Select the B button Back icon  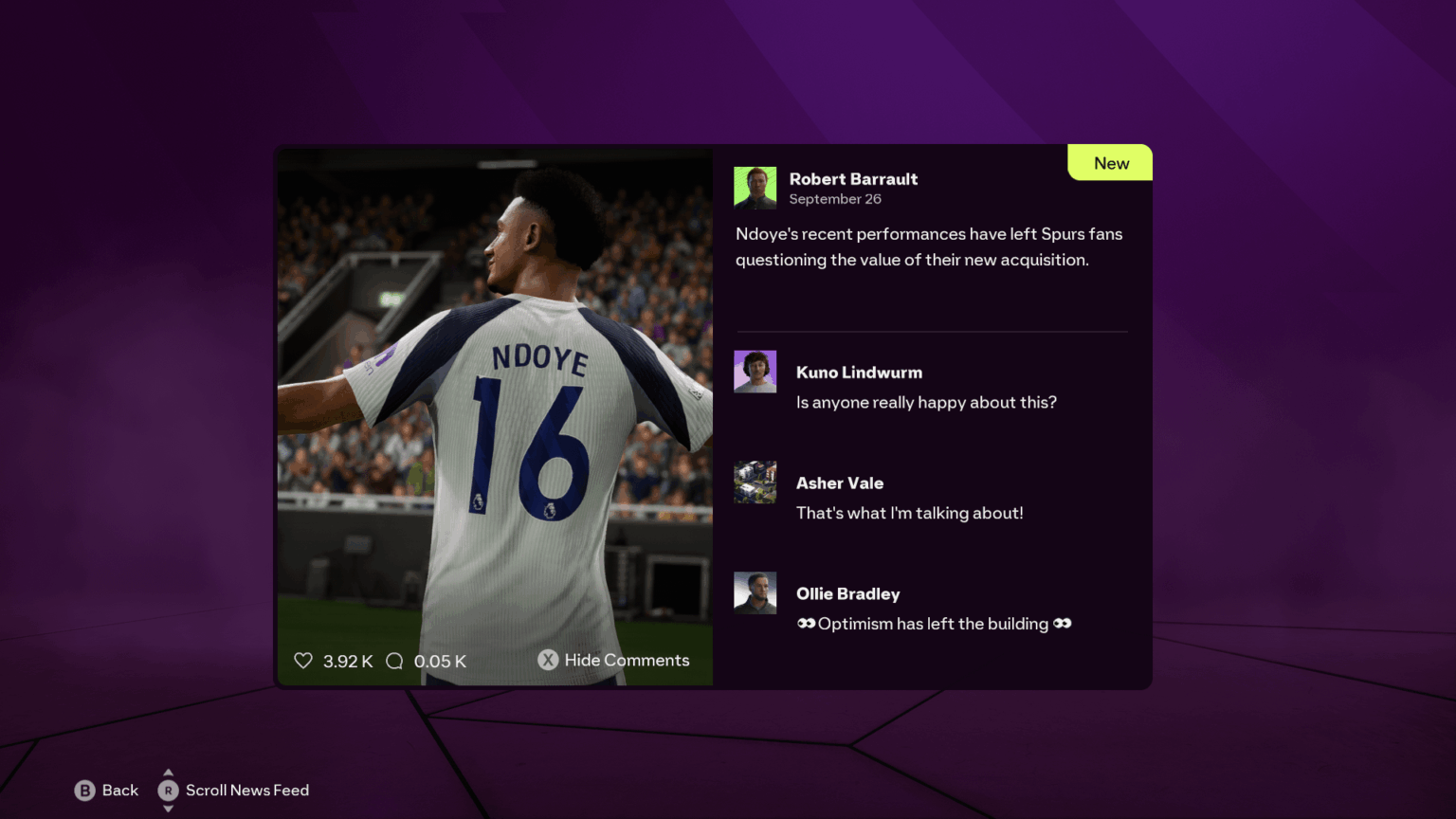pyautogui.click(x=86, y=790)
